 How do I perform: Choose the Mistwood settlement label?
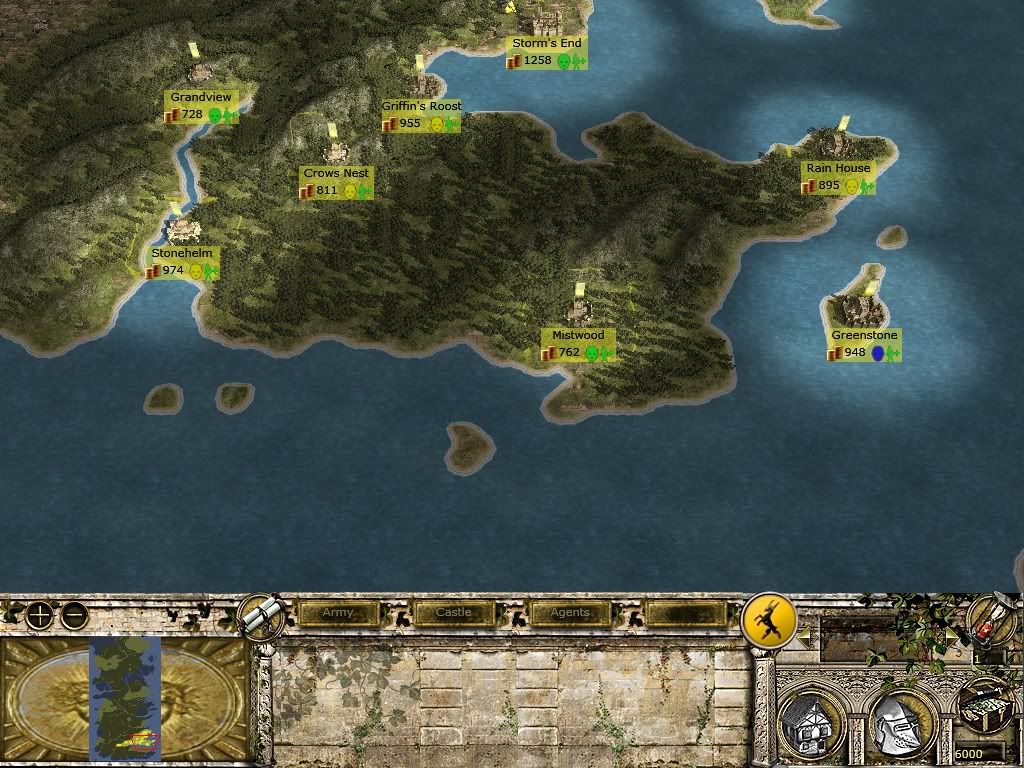click(578, 336)
